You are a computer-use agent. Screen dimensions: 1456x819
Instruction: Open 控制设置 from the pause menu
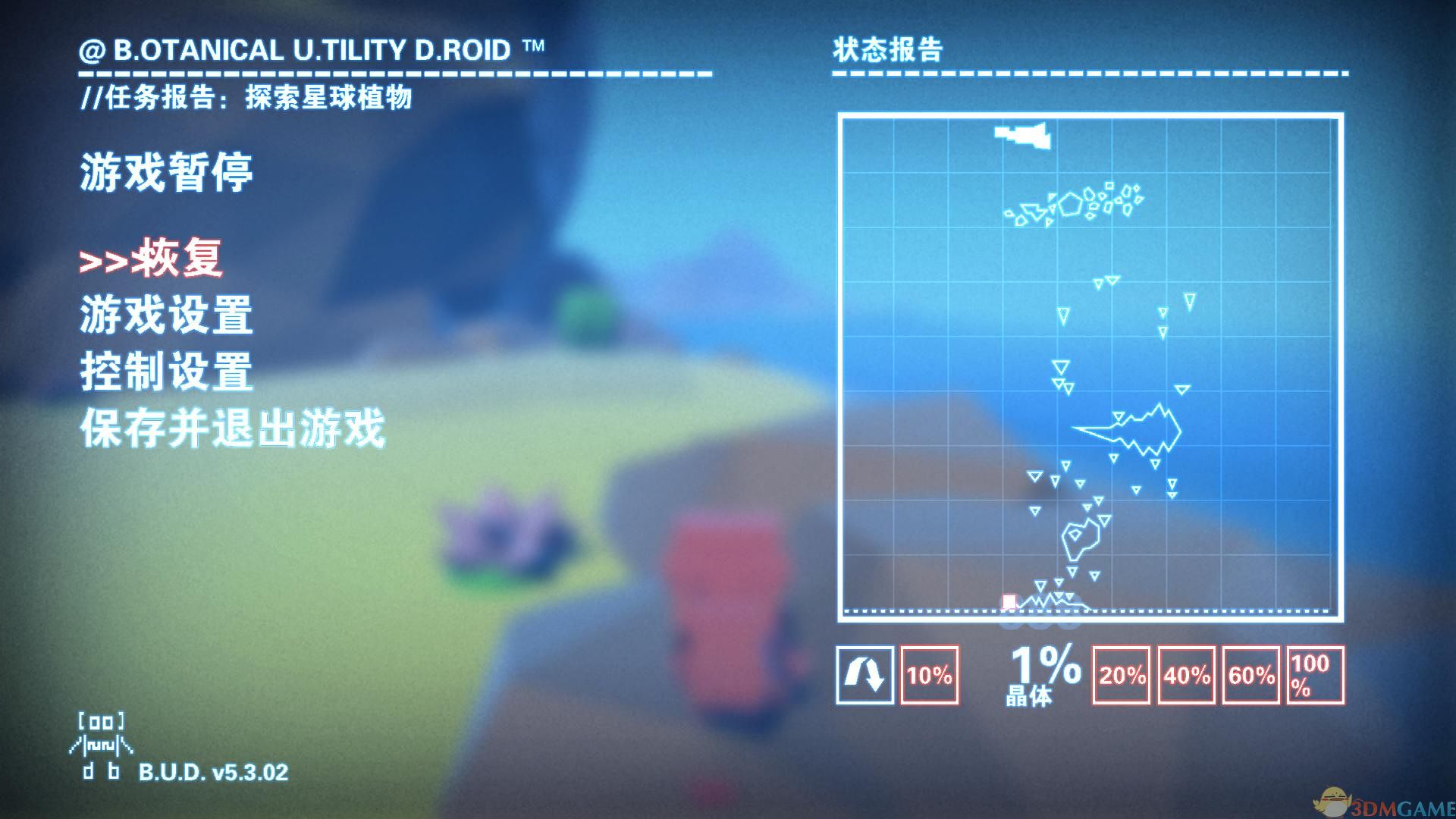[165, 372]
